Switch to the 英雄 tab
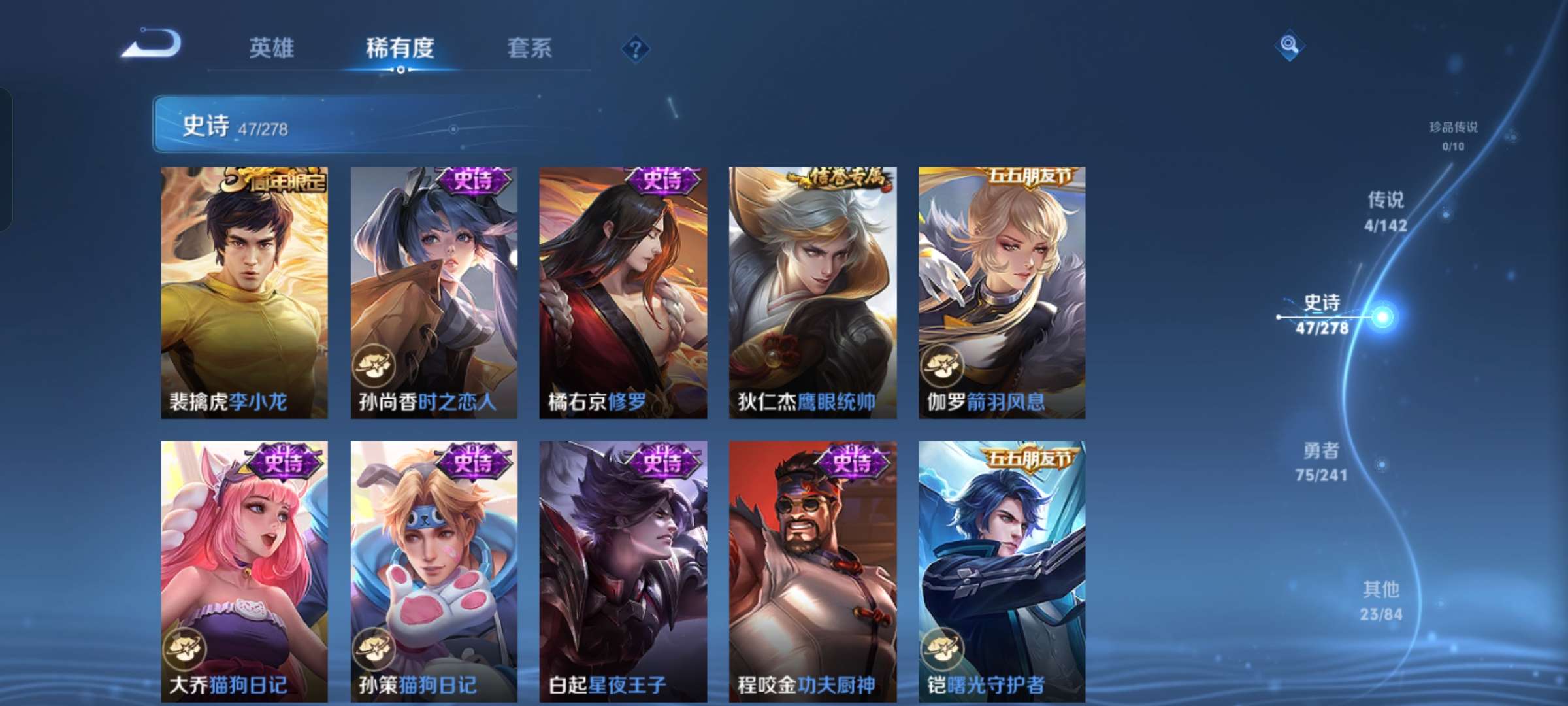 tap(272, 48)
